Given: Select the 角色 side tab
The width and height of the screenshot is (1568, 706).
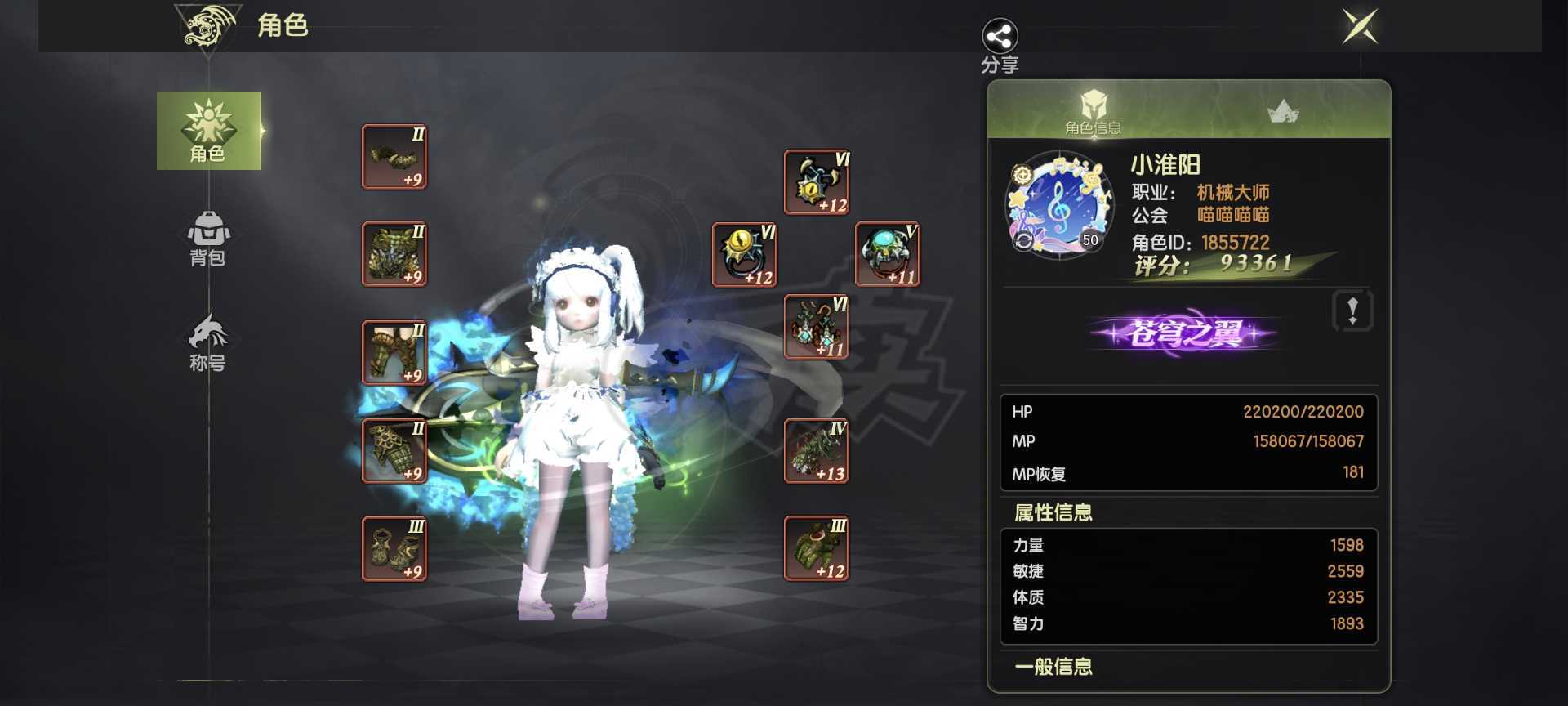Looking at the screenshot, I should coord(209,131).
